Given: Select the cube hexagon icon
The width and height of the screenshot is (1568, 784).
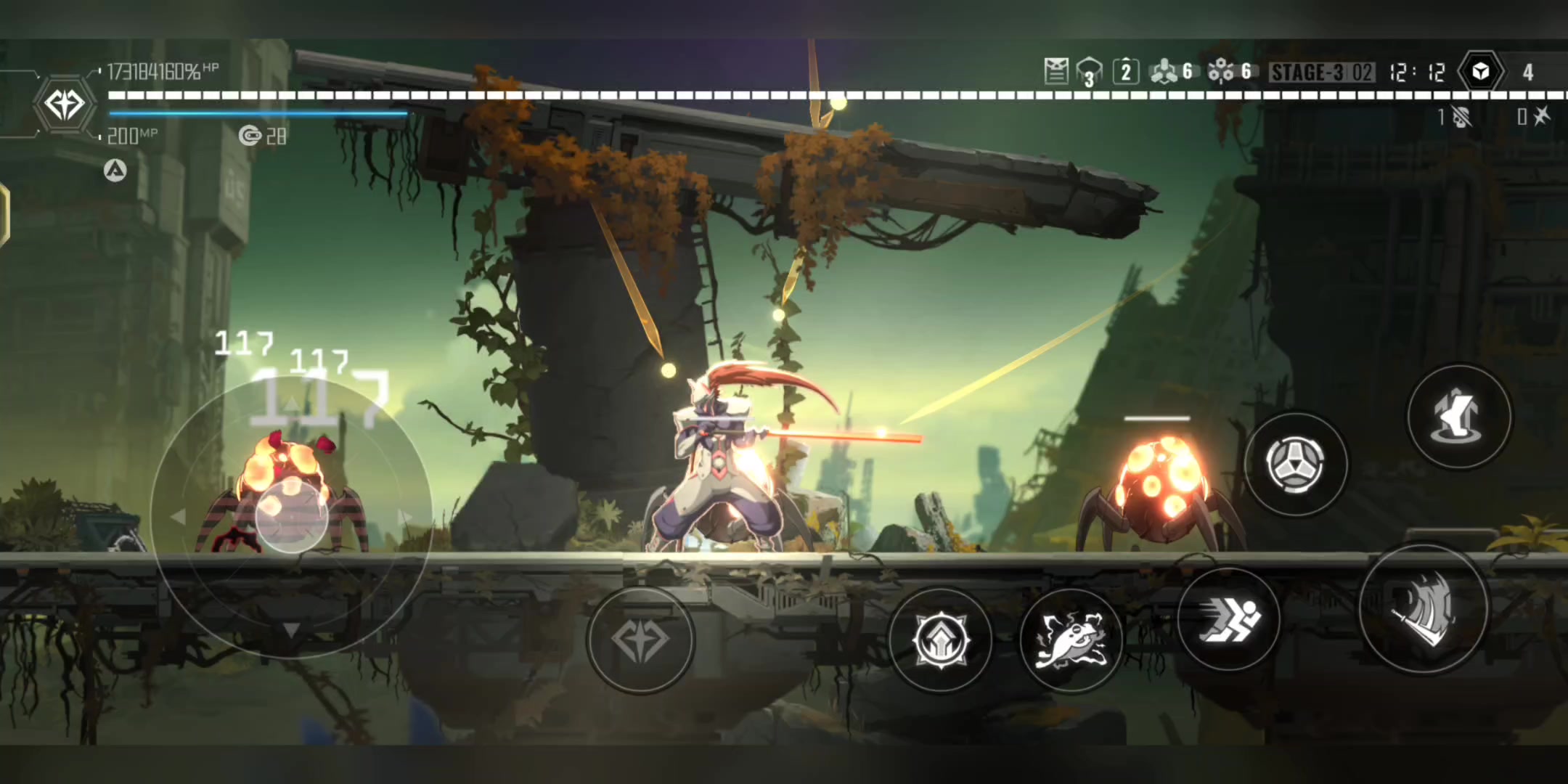Looking at the screenshot, I should (1480, 72).
